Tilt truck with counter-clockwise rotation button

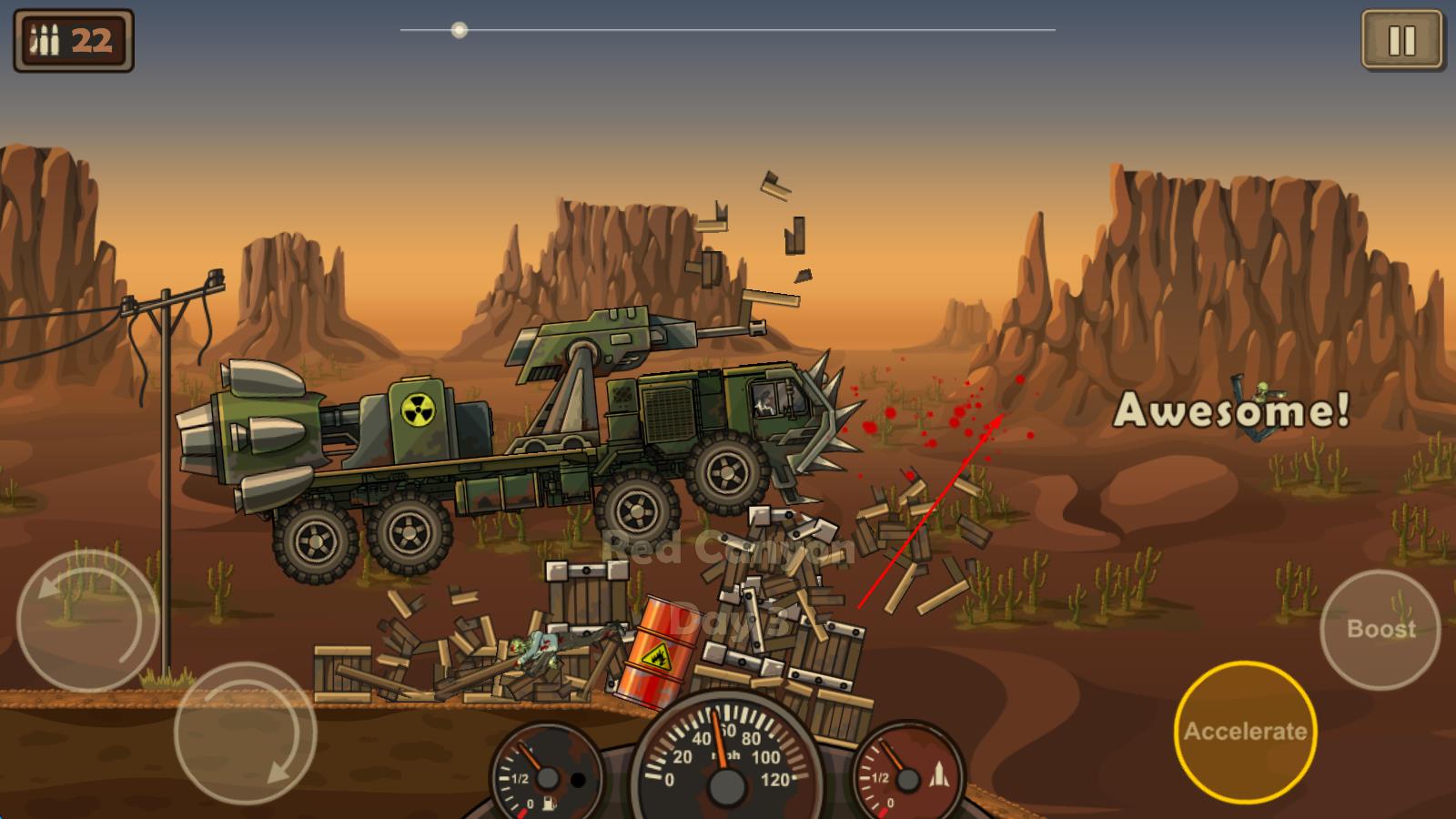click(87, 621)
